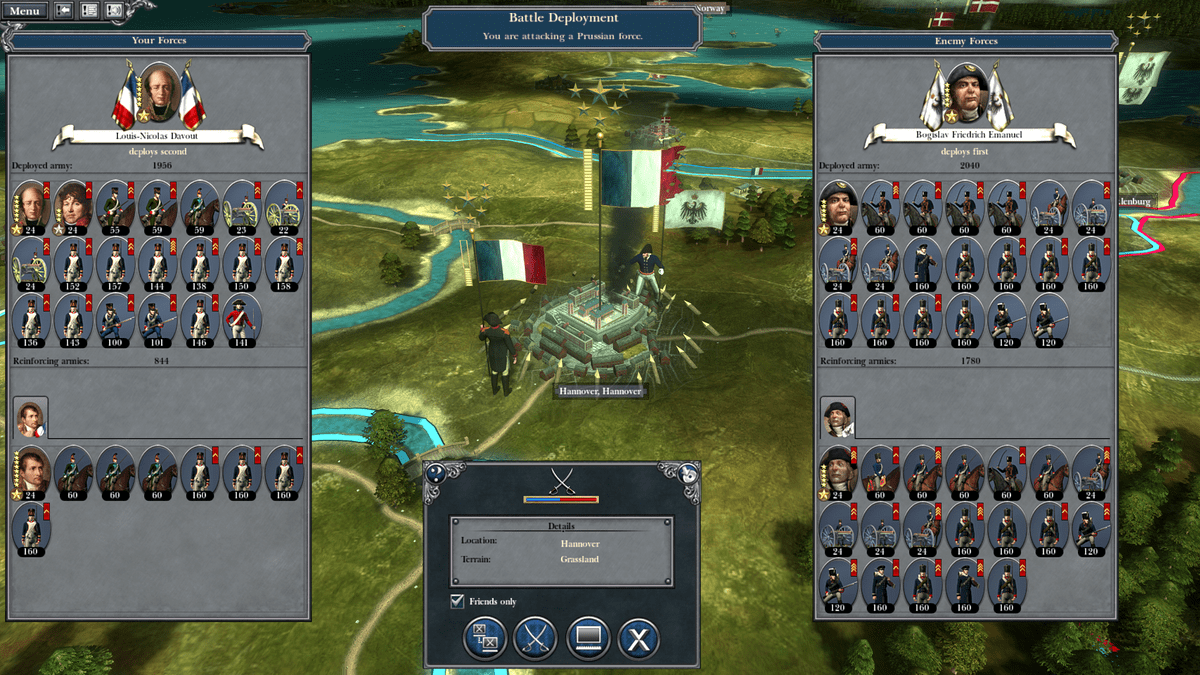Screen dimensions: 1200x675
Task: Switch to Napoleon's reinforcing army tab
Action: 31,418
